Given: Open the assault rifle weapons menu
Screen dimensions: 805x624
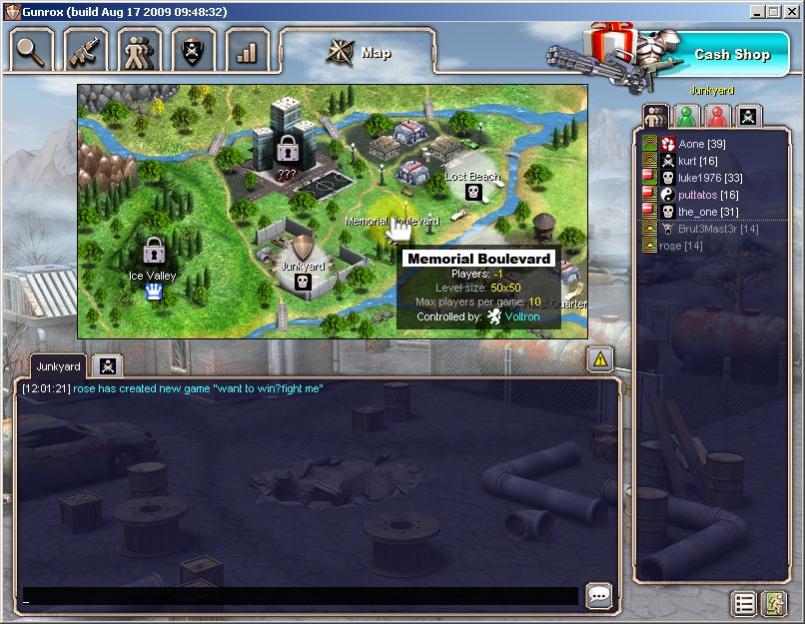Looking at the screenshot, I should (86, 49).
